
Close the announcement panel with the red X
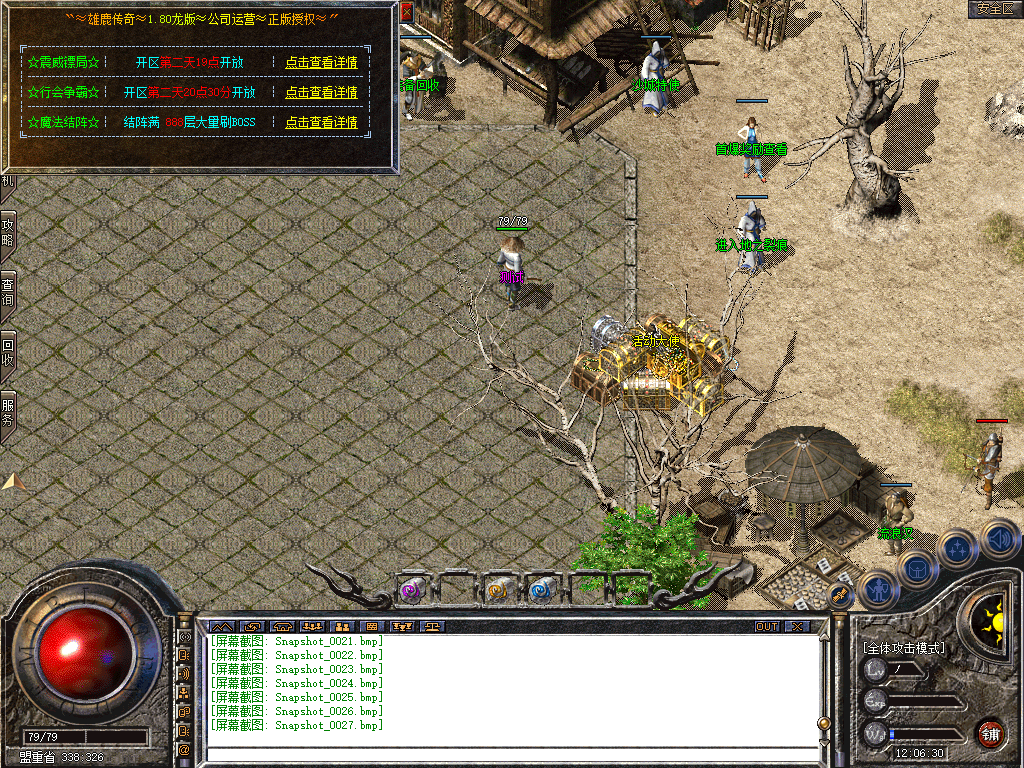click(407, 12)
